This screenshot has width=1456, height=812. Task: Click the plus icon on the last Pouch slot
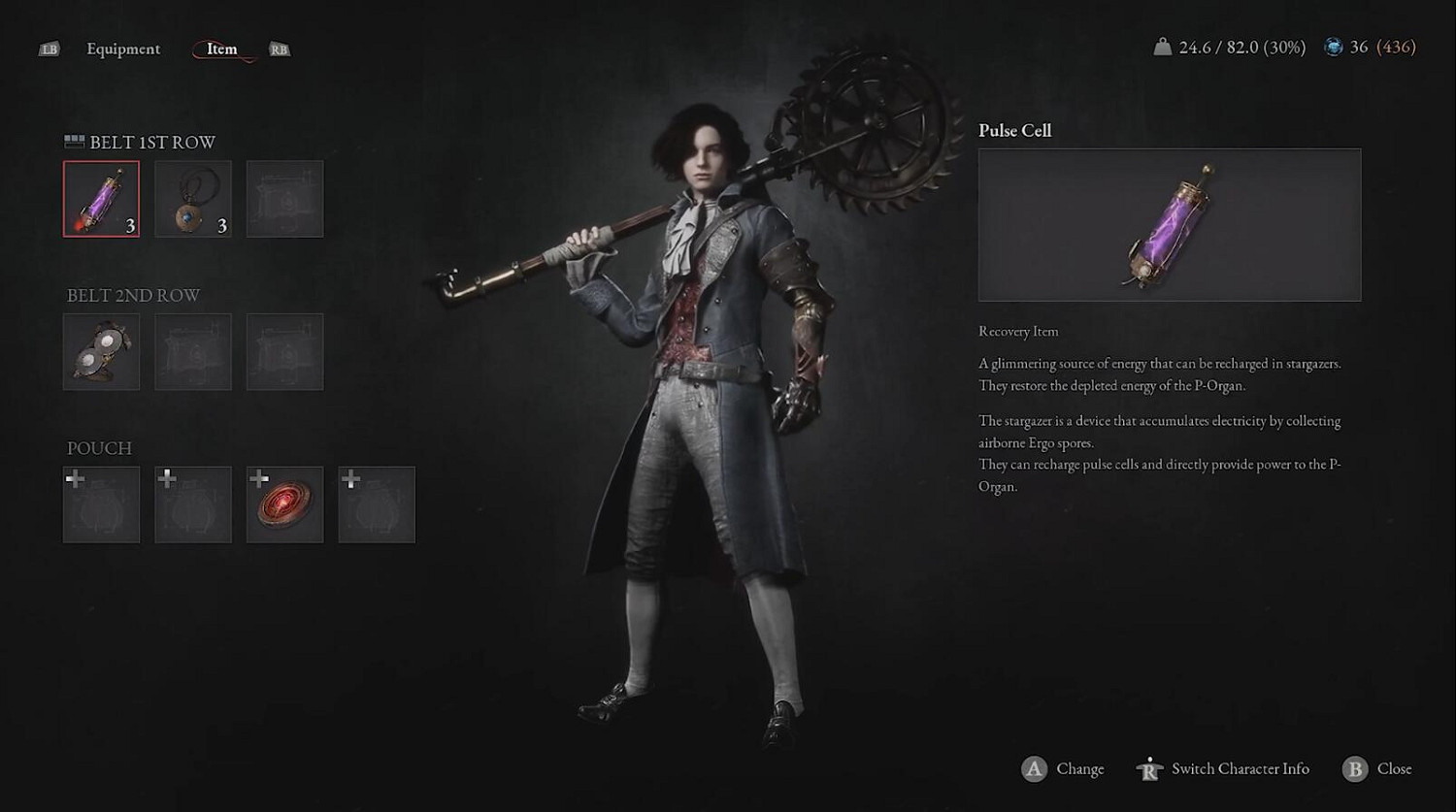pos(349,477)
